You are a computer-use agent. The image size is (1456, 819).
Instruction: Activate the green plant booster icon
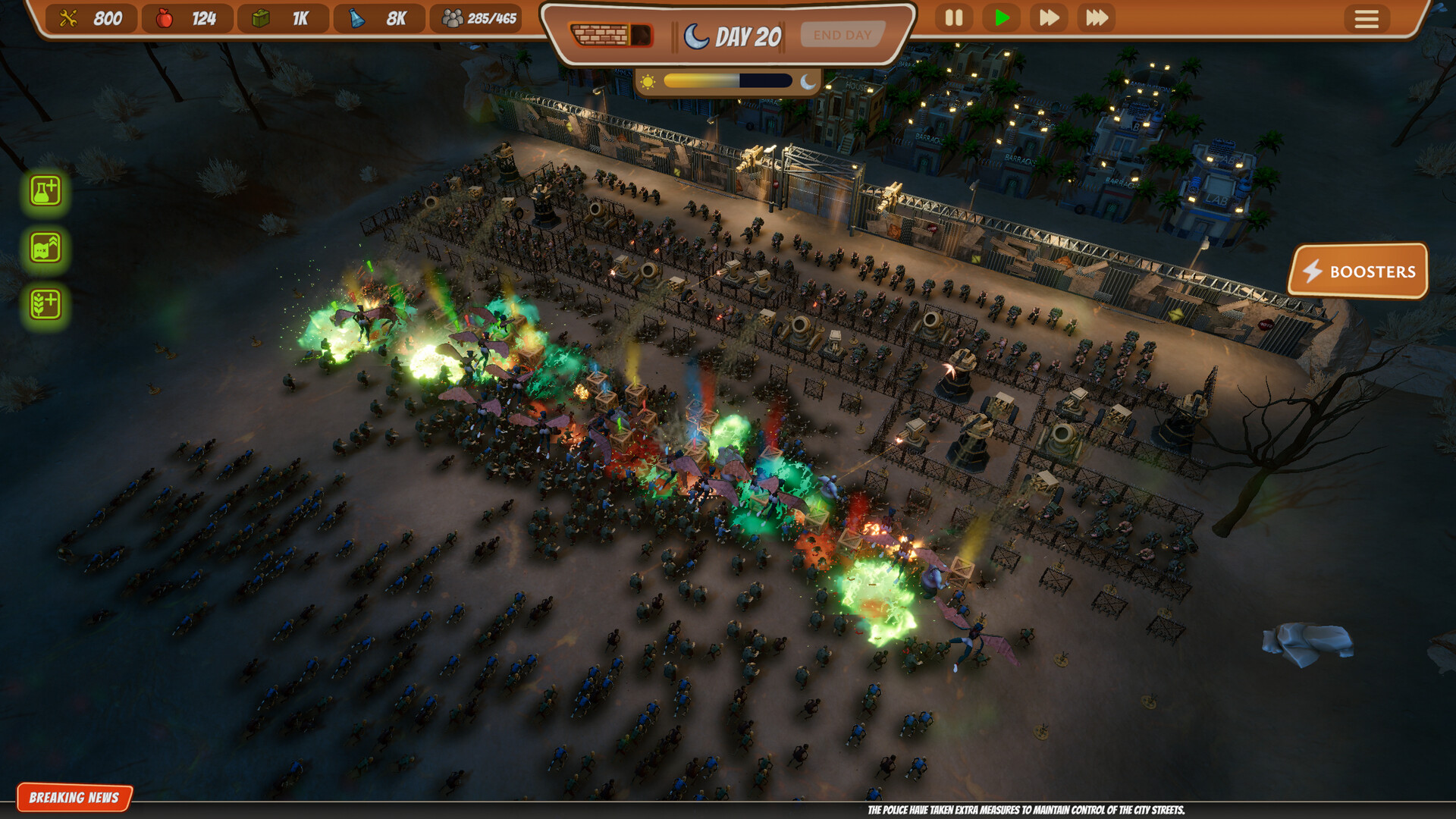(x=45, y=304)
